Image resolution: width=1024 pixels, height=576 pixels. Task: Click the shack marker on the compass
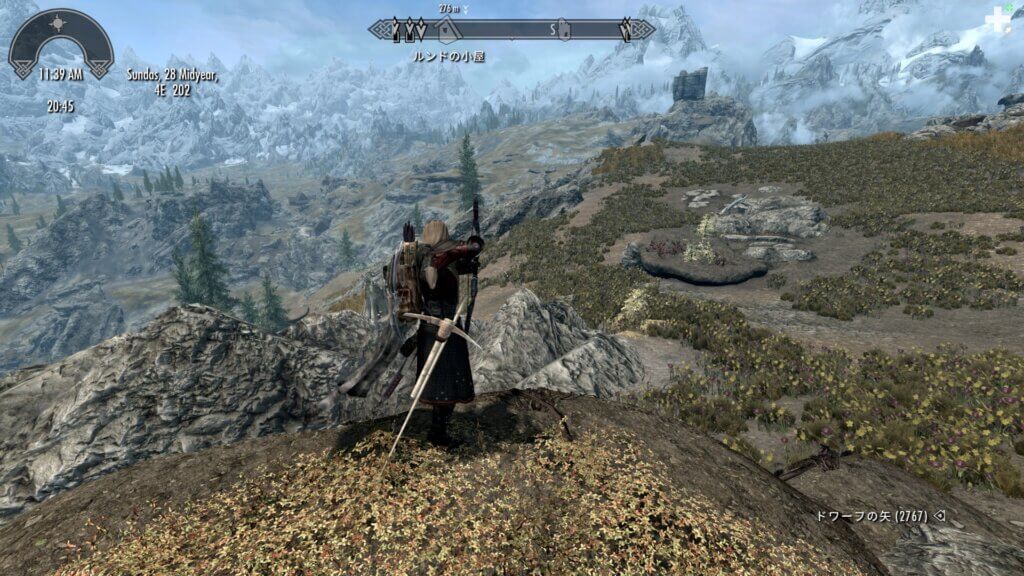point(446,27)
